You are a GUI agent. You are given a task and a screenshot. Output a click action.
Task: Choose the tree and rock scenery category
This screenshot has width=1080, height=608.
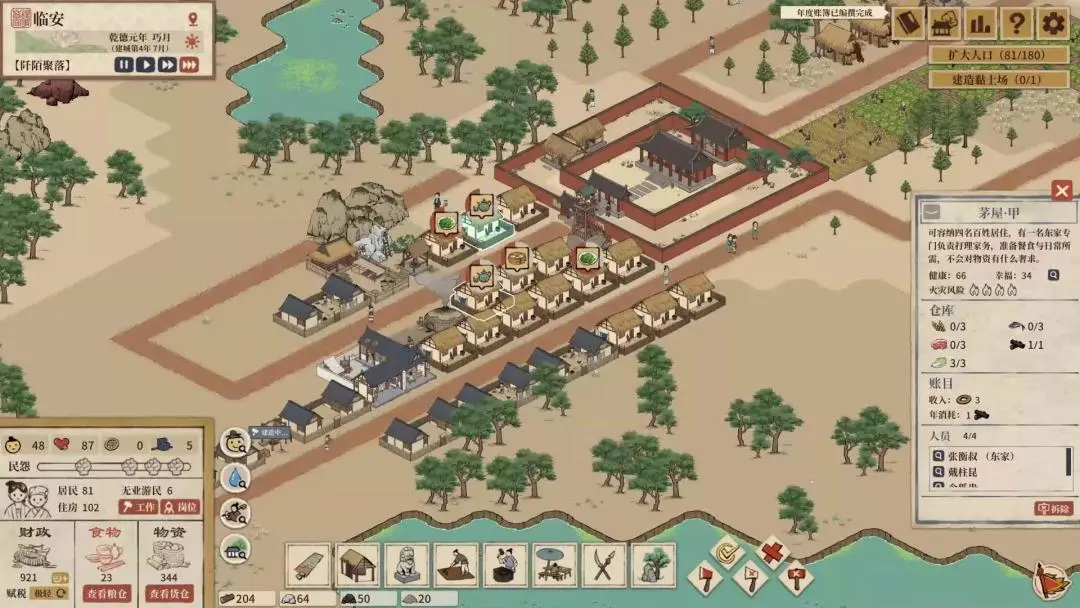click(x=653, y=565)
